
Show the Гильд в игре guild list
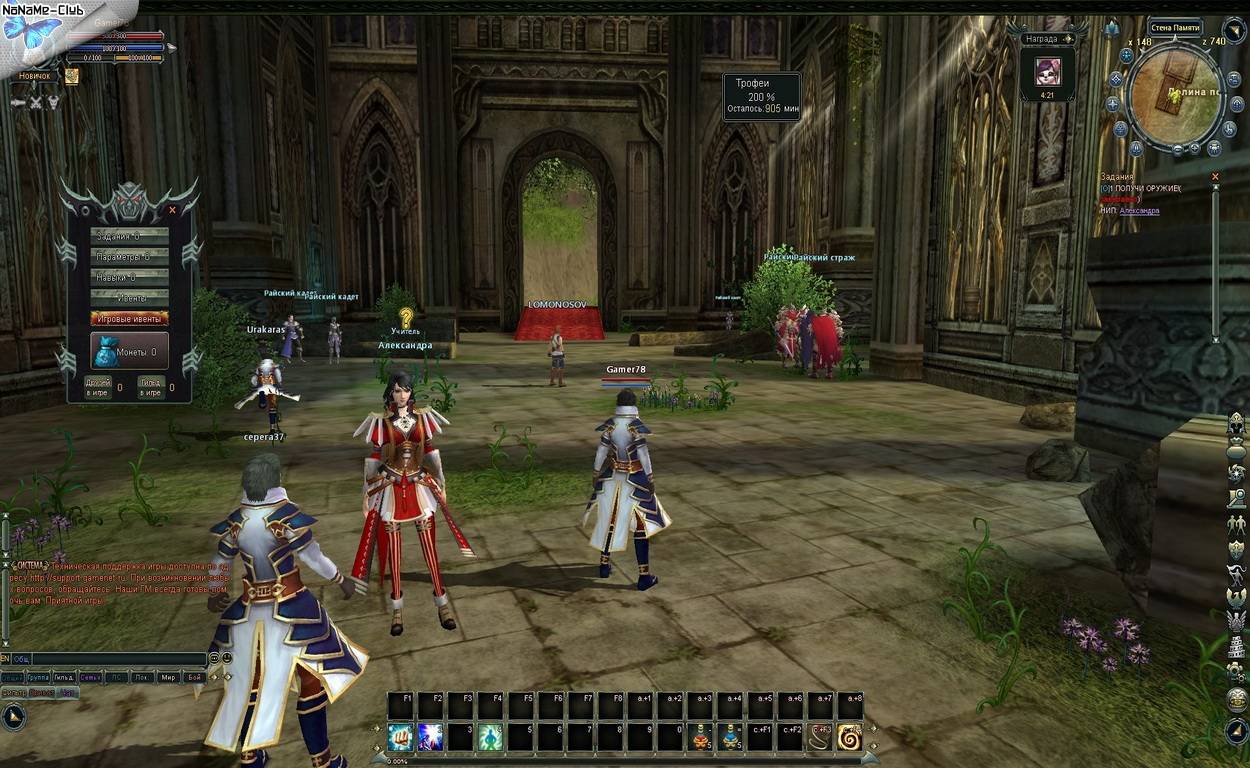coord(151,387)
